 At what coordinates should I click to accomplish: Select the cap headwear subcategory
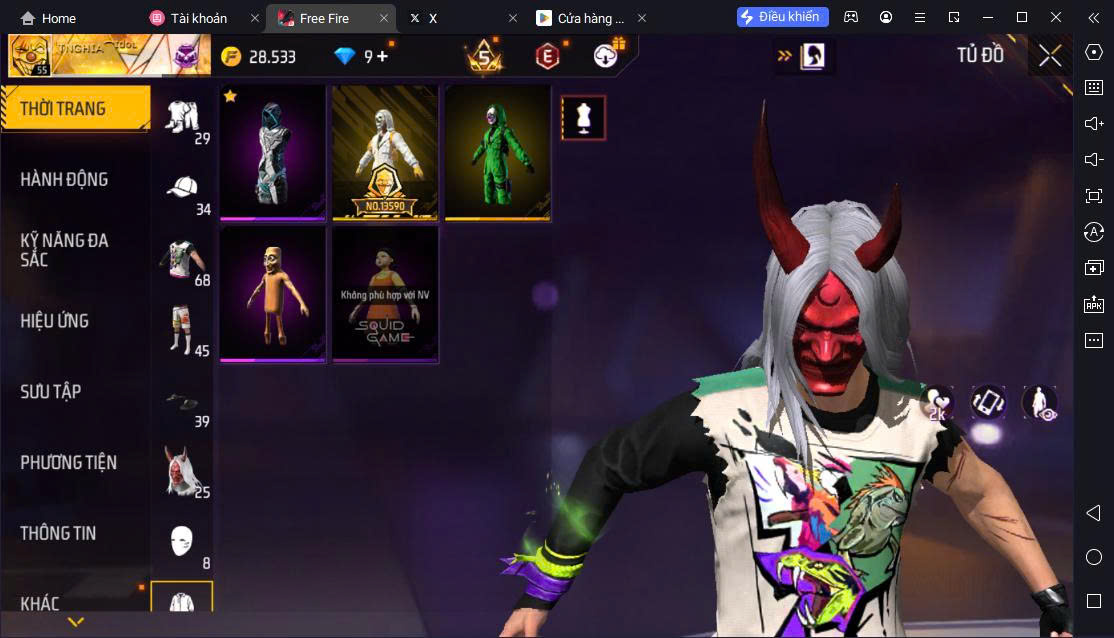coord(182,187)
